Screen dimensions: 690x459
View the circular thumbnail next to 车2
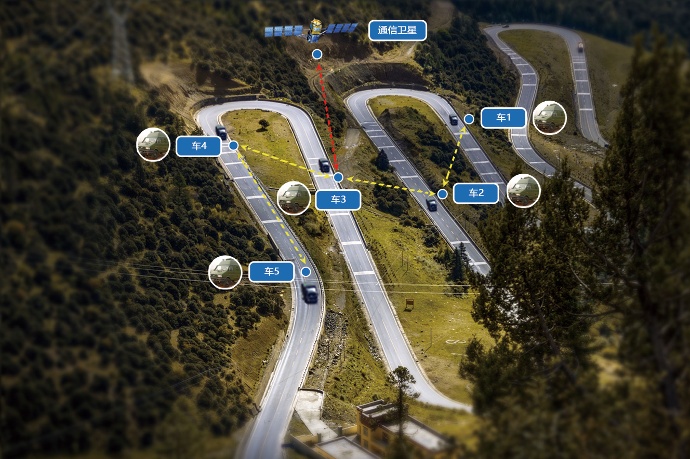click(x=523, y=191)
